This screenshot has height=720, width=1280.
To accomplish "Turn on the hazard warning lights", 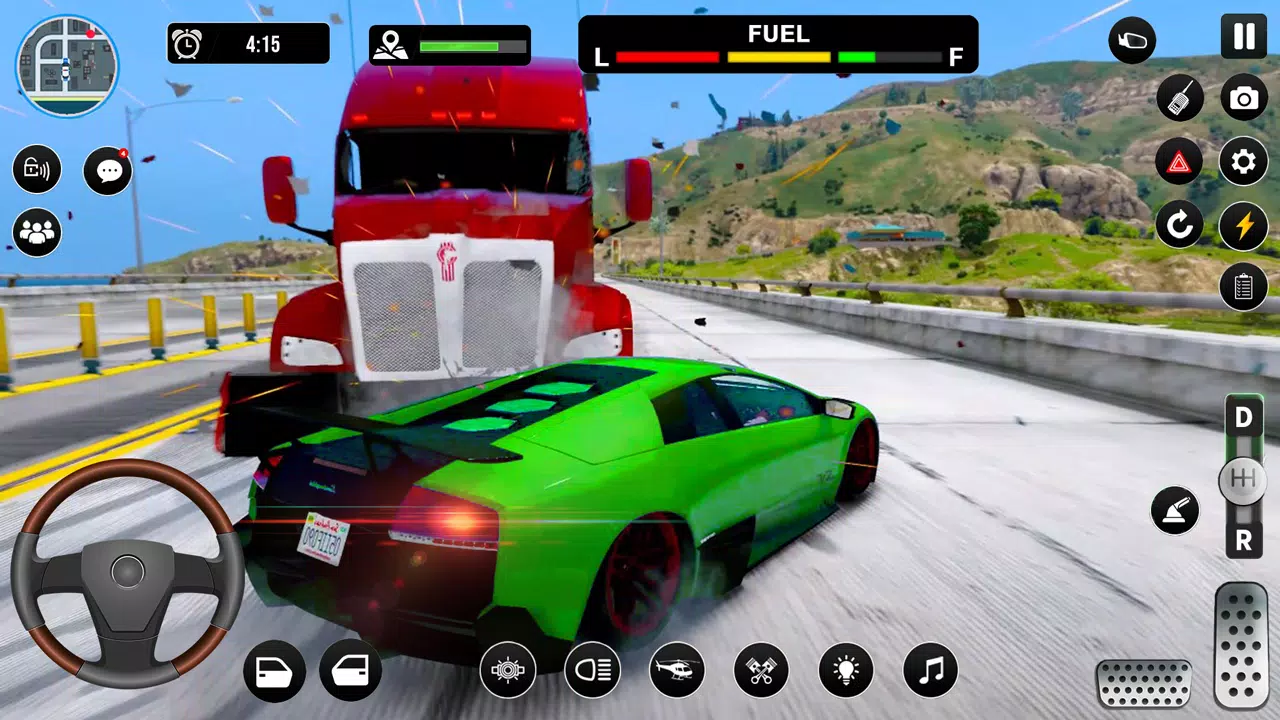I will (x=1180, y=162).
